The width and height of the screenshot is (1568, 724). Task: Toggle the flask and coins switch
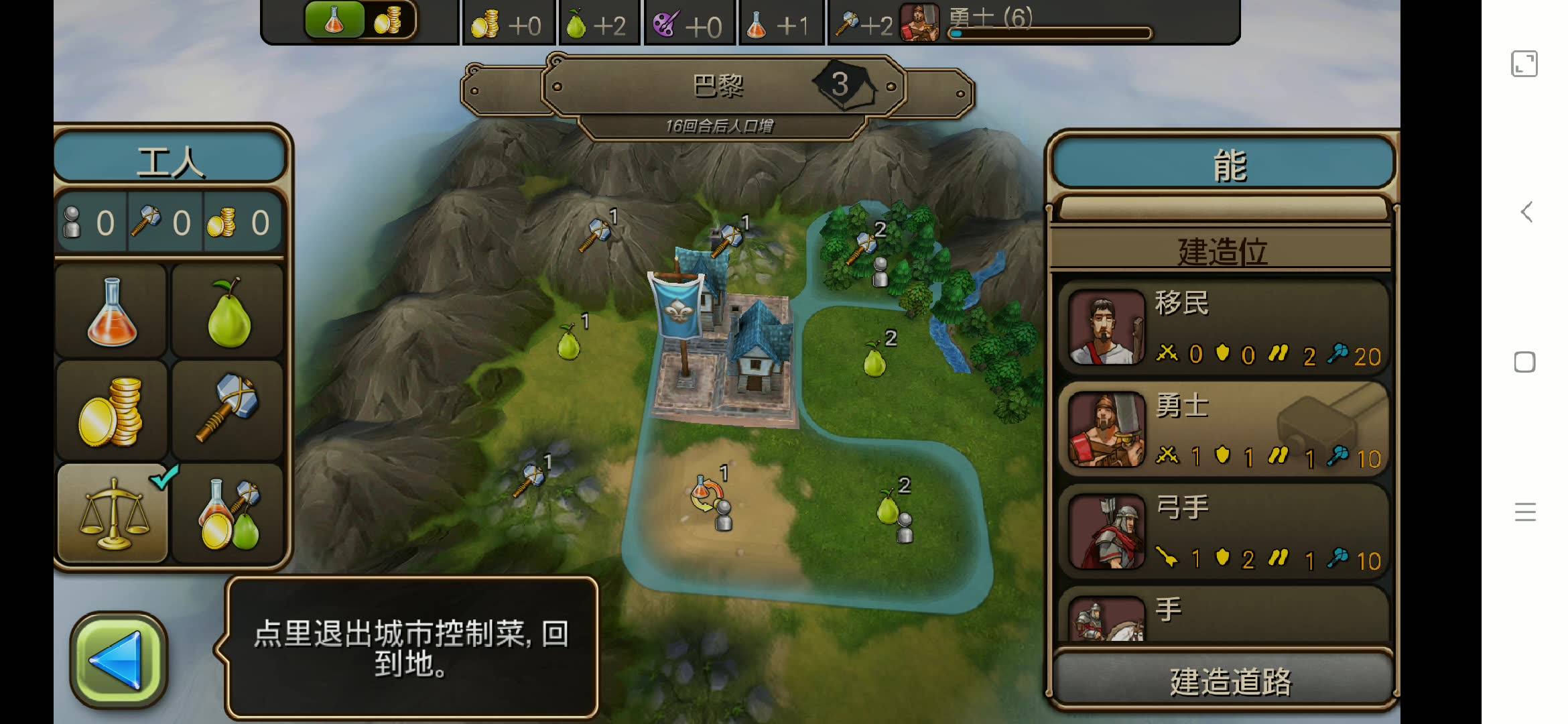361,20
